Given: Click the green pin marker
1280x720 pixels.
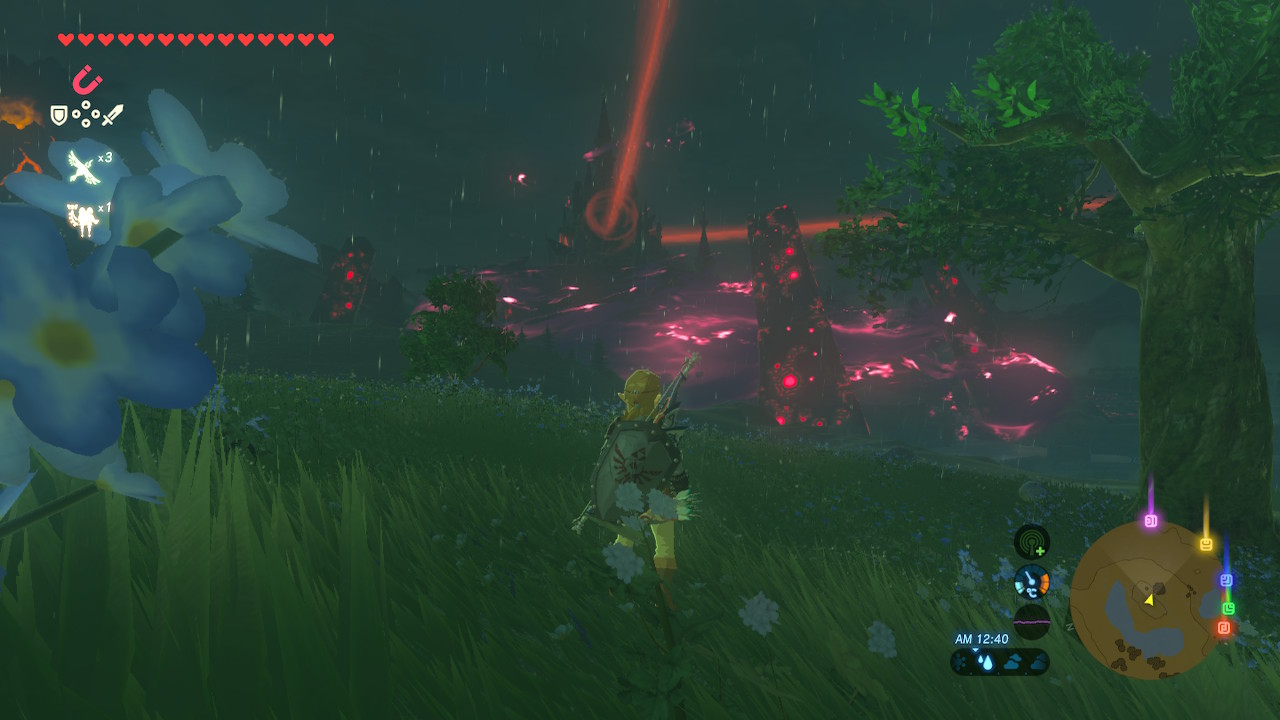Looking at the screenshot, I should pyautogui.click(x=1228, y=608).
